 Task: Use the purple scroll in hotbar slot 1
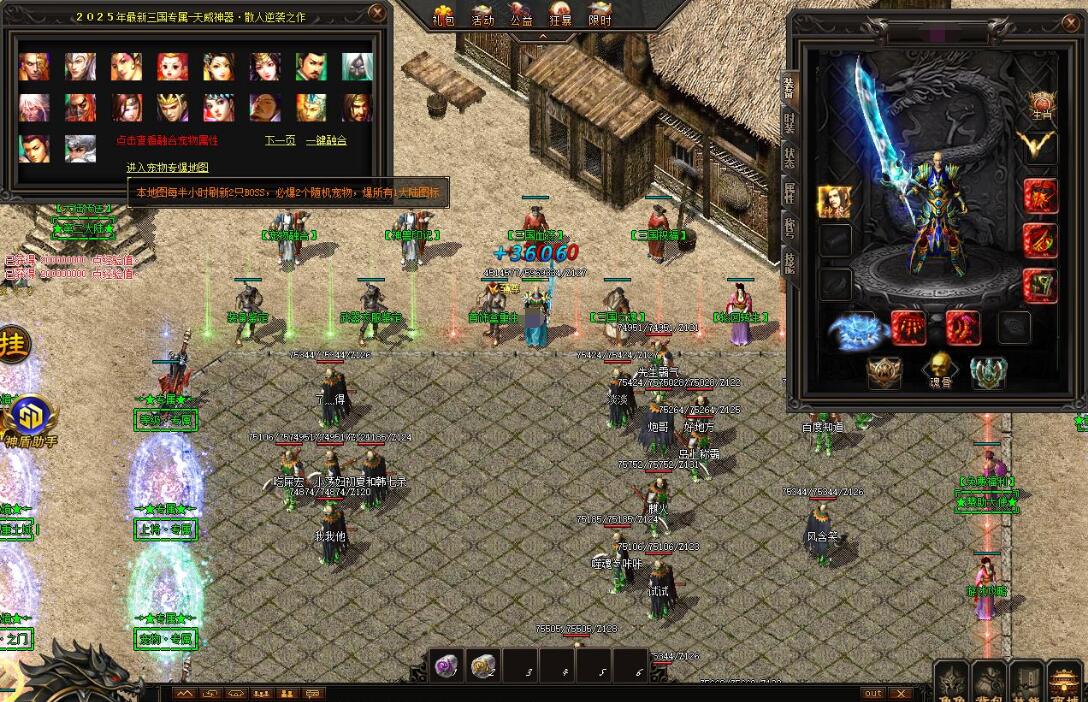(447, 665)
